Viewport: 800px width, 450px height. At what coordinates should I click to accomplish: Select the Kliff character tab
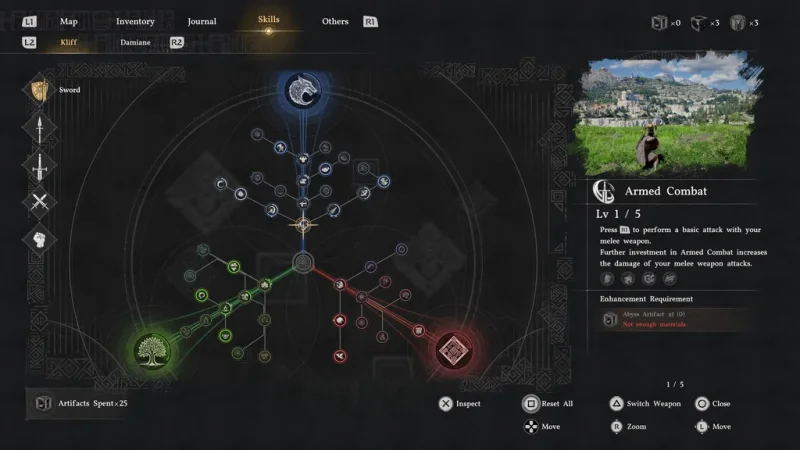[68, 43]
